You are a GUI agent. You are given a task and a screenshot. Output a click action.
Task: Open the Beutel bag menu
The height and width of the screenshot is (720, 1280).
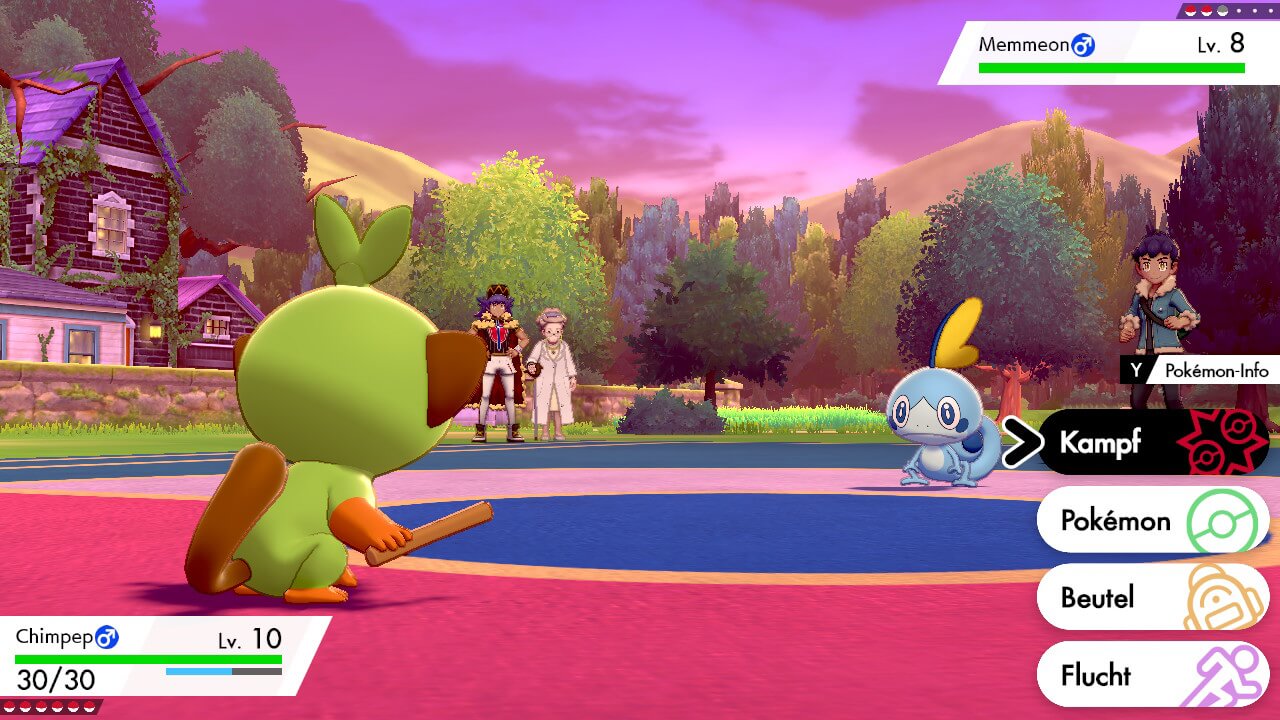tap(1150, 597)
